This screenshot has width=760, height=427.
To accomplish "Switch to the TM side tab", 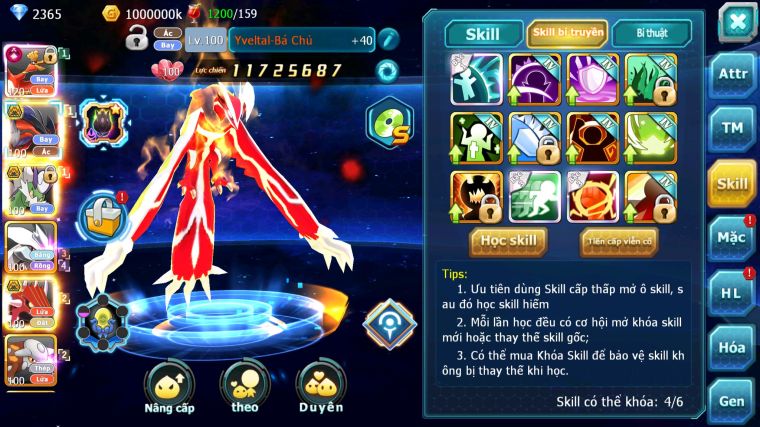I will click(x=732, y=128).
